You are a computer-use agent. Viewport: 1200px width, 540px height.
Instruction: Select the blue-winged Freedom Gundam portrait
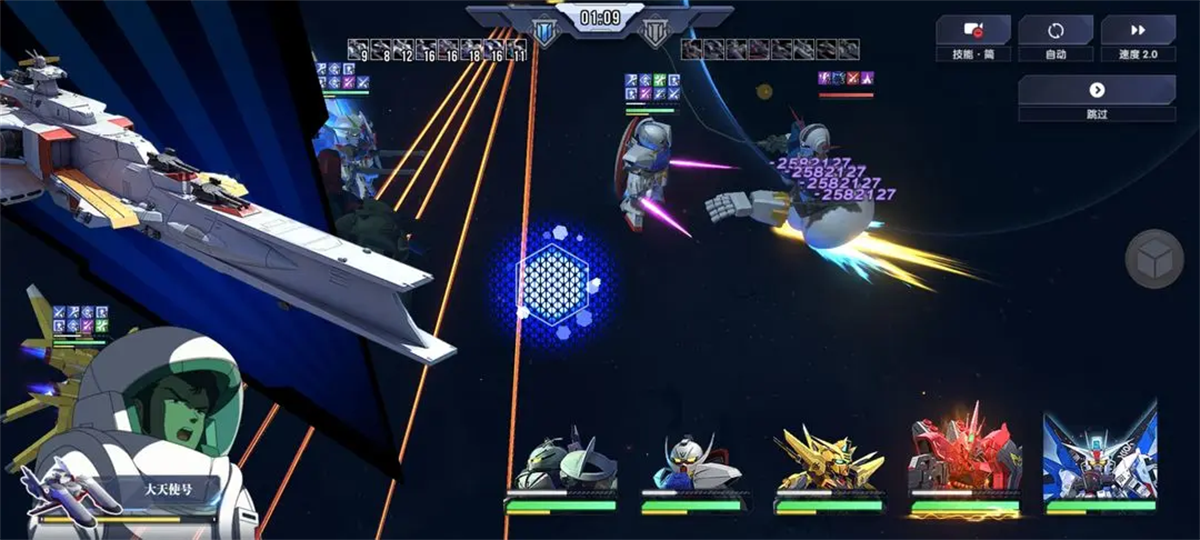[x=1099, y=458]
